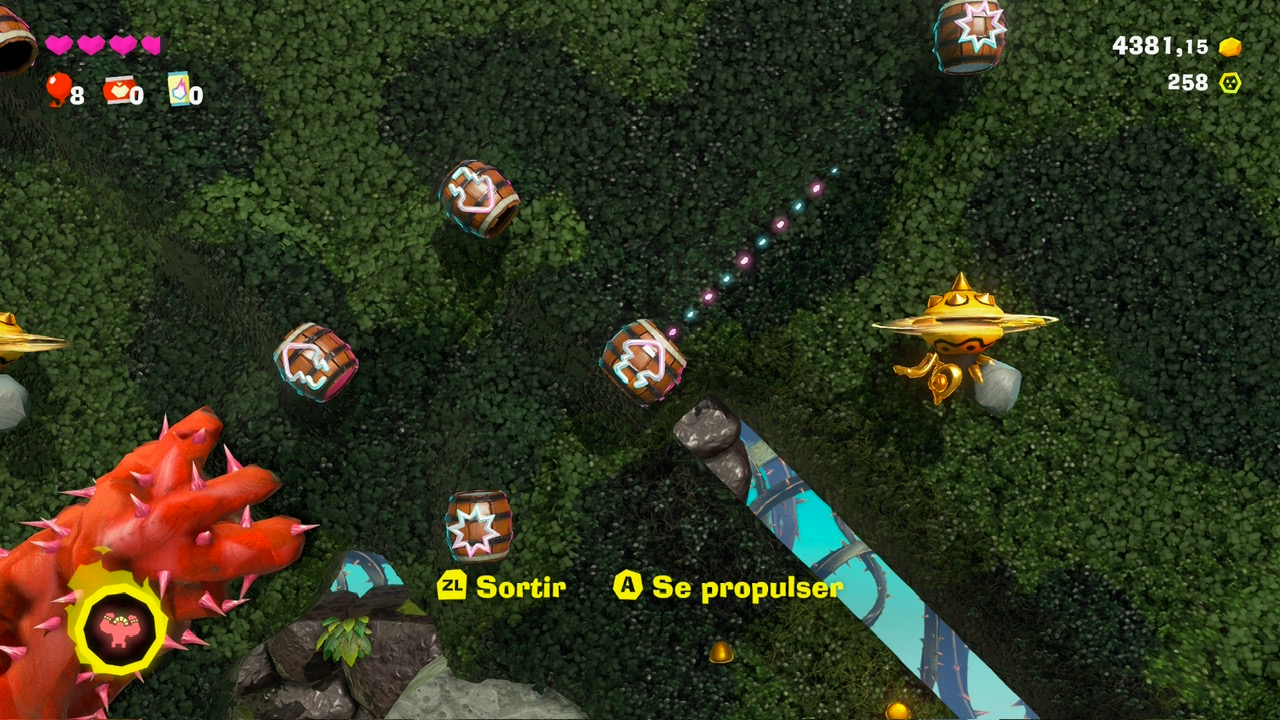
Task: Click the coin total reading 4381,15
Action: coord(1160,43)
